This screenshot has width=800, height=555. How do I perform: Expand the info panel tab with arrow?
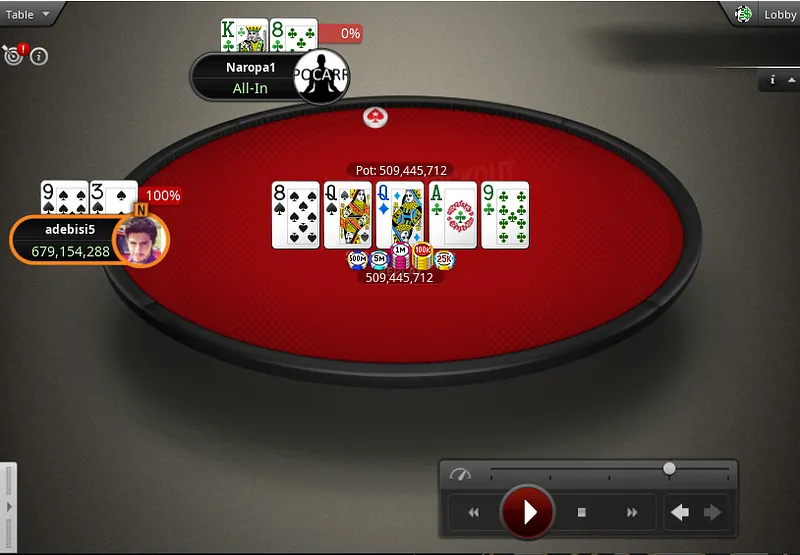pyautogui.click(x=779, y=80)
